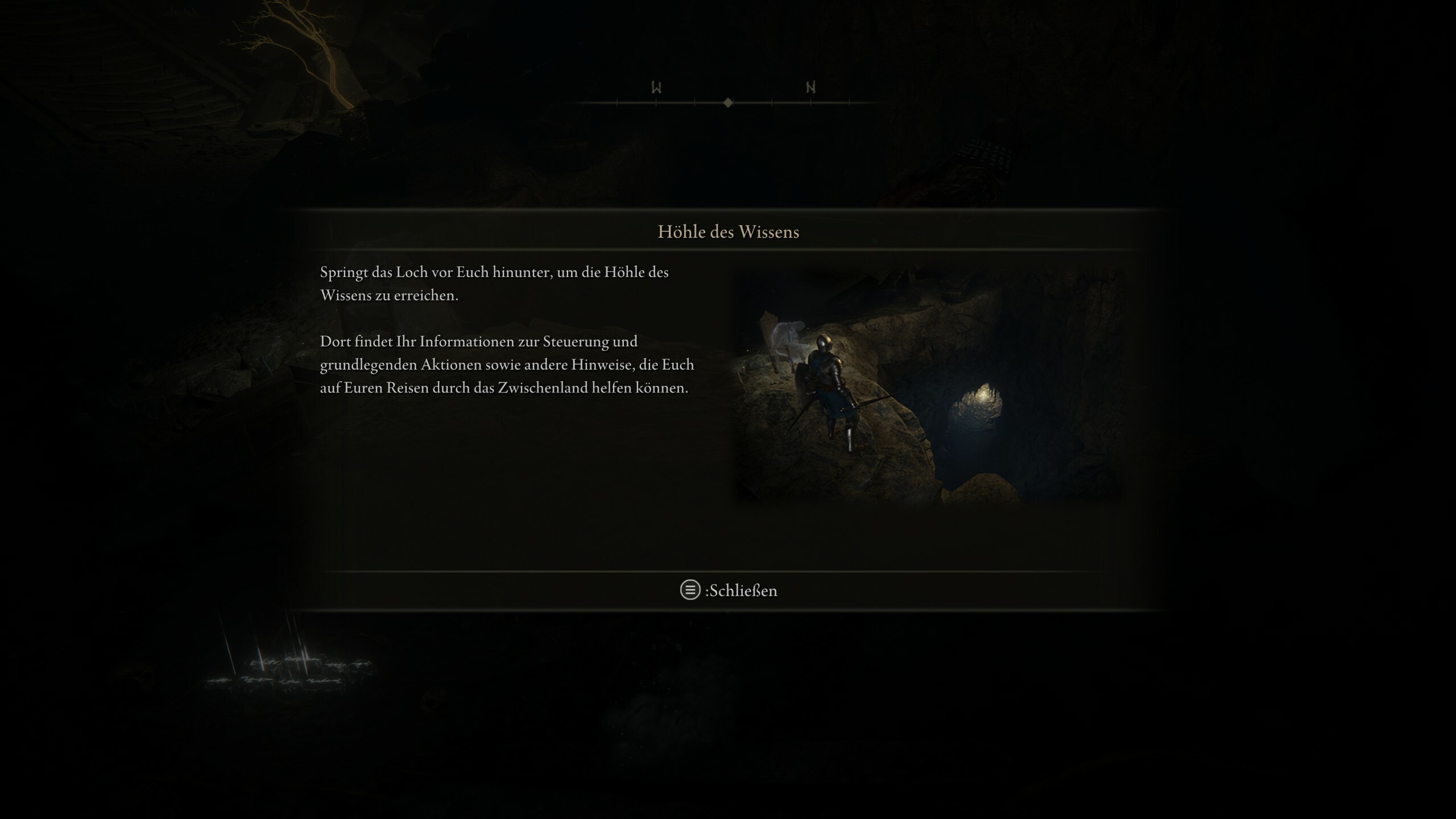Close the Höhle des Wissens tutorial popup
1456x819 pixels.
point(729,590)
